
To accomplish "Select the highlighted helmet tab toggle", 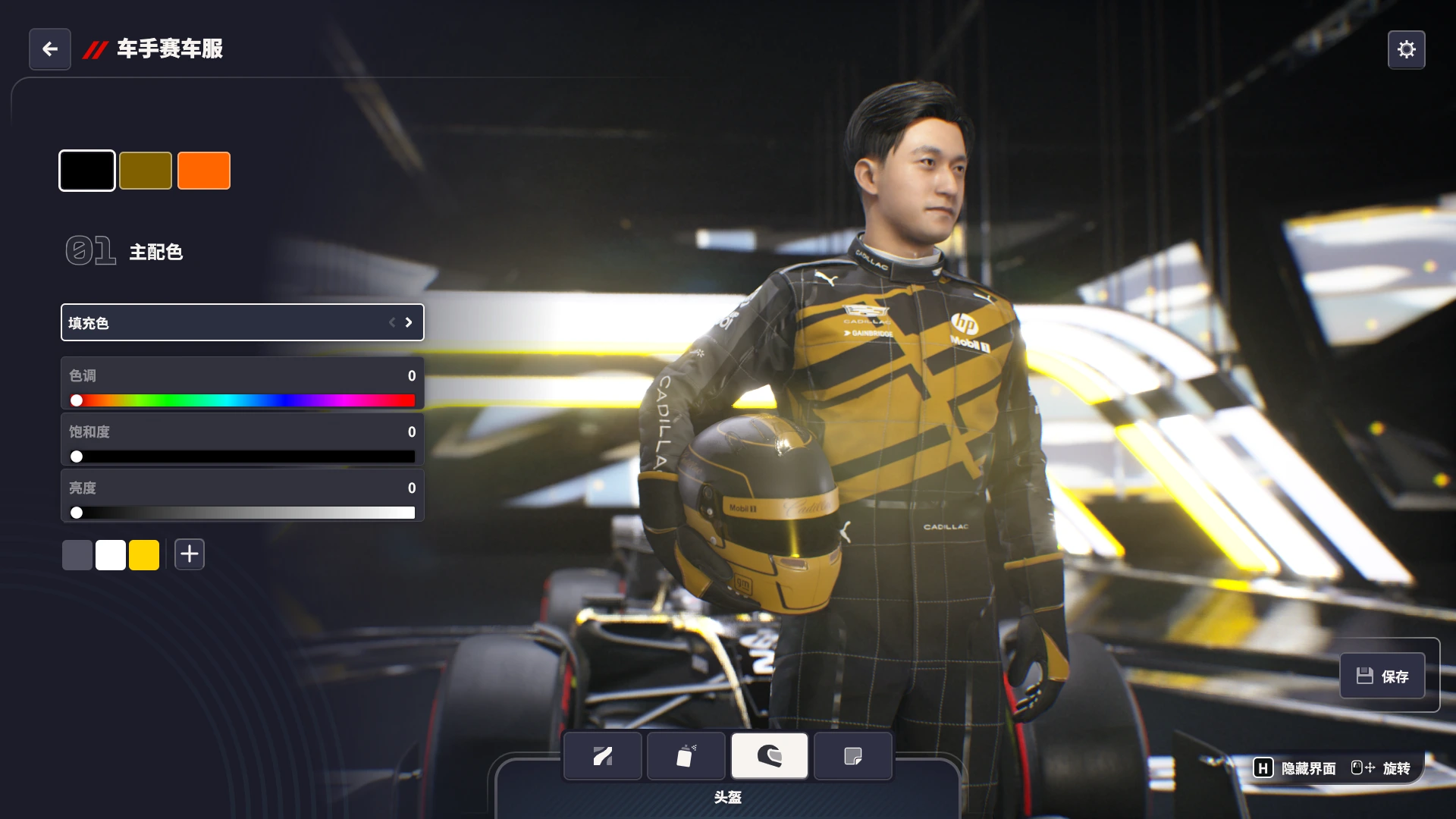I will pyautogui.click(x=770, y=755).
